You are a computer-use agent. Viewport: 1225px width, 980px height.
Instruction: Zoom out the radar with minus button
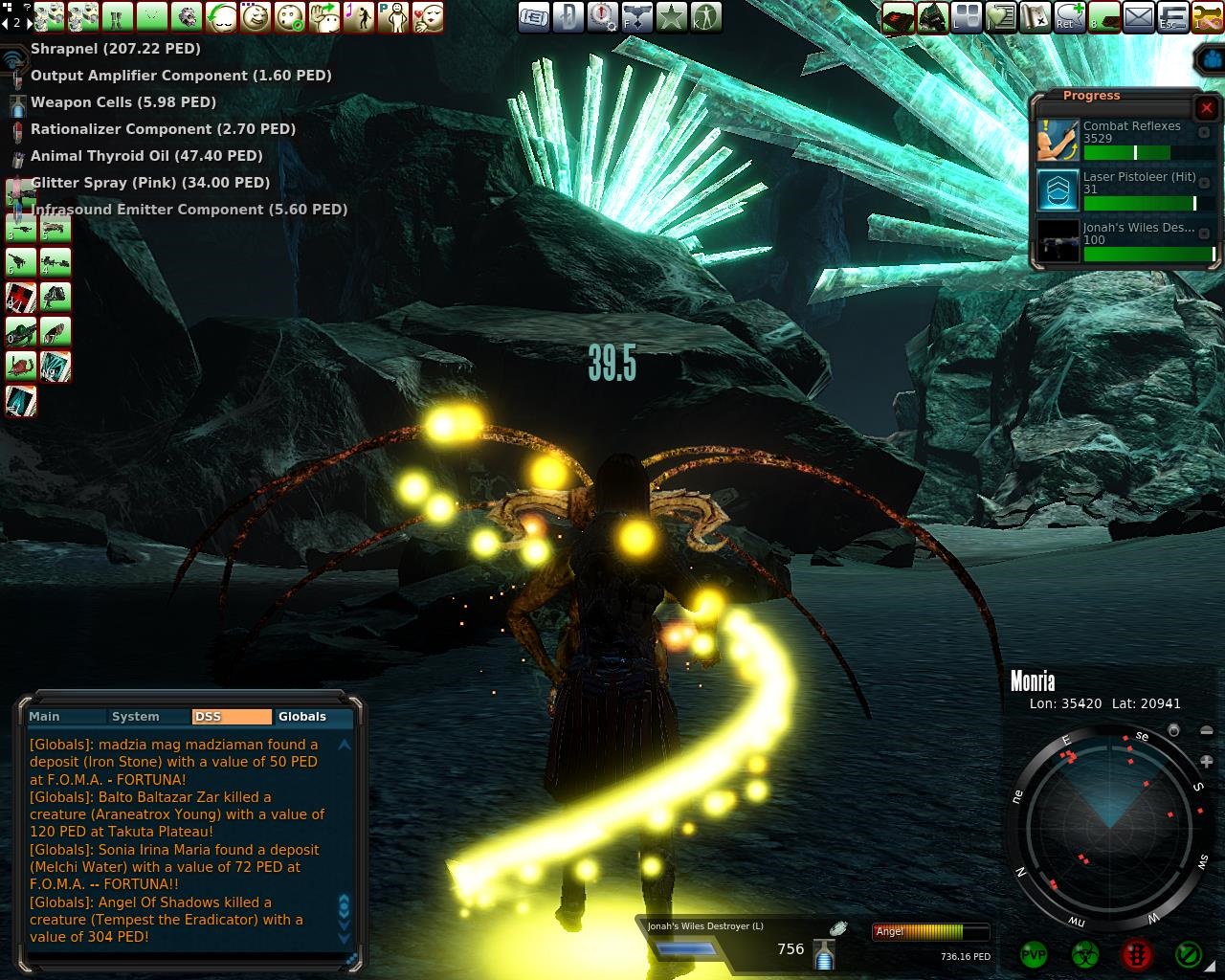1206,731
